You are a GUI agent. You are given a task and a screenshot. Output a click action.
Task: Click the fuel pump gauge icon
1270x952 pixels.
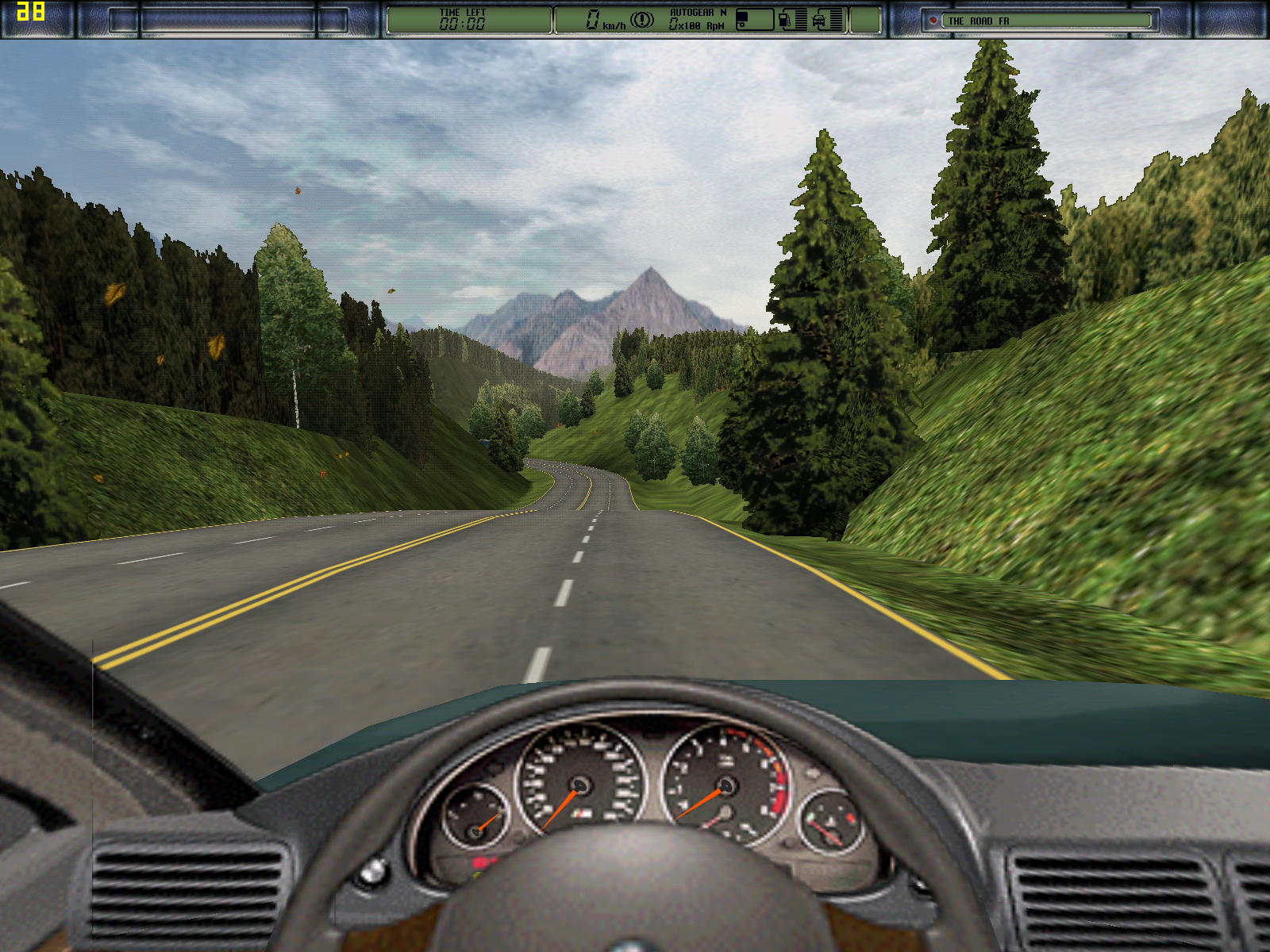coord(784,20)
